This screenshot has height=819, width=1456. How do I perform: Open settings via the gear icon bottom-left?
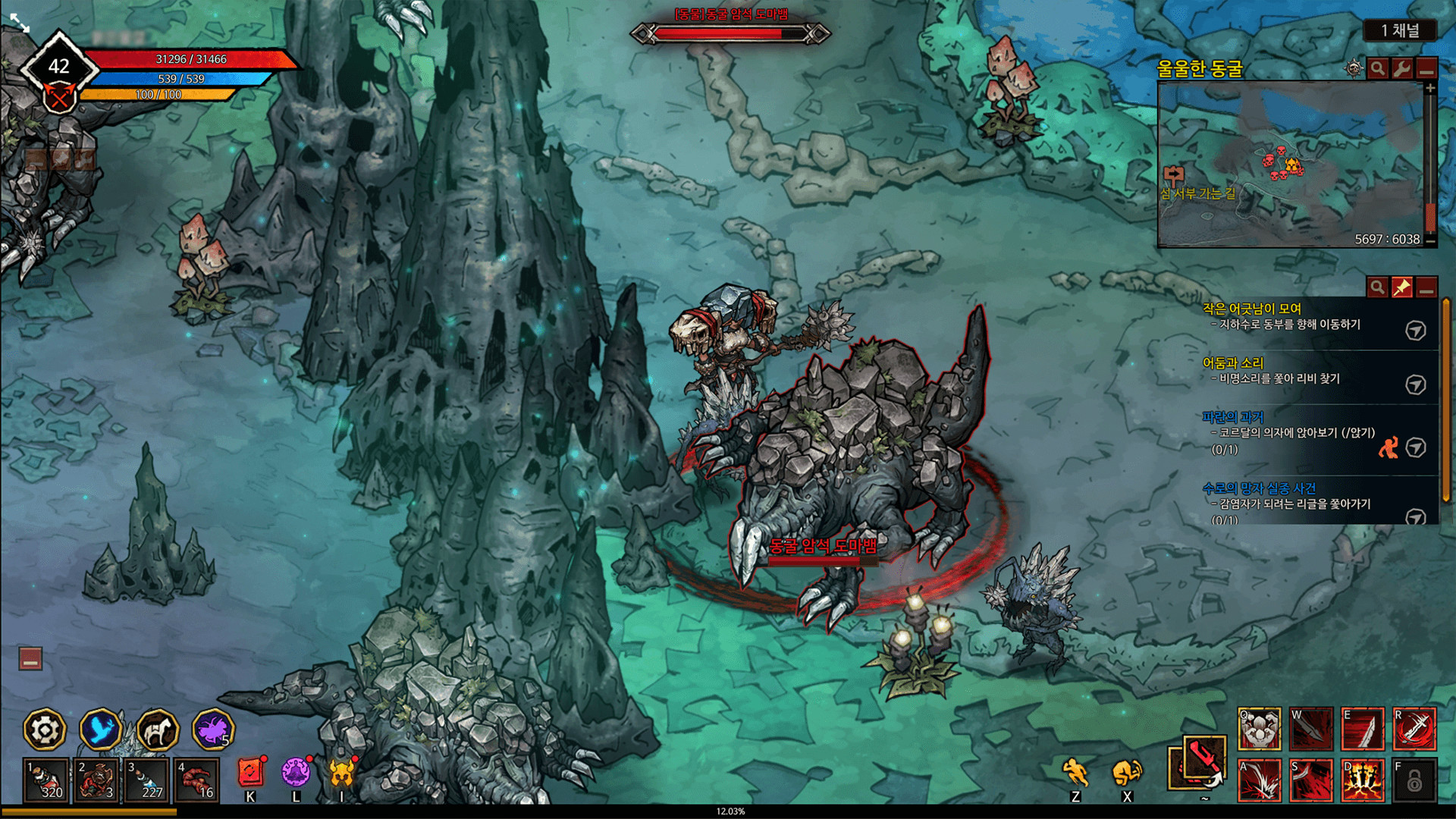(x=45, y=729)
